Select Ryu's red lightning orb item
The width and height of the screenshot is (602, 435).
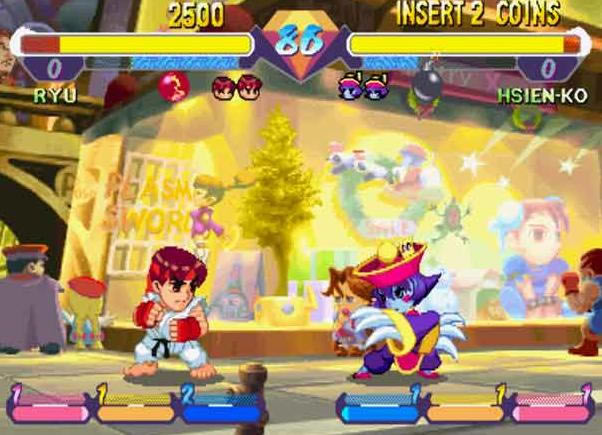[x=172, y=90]
